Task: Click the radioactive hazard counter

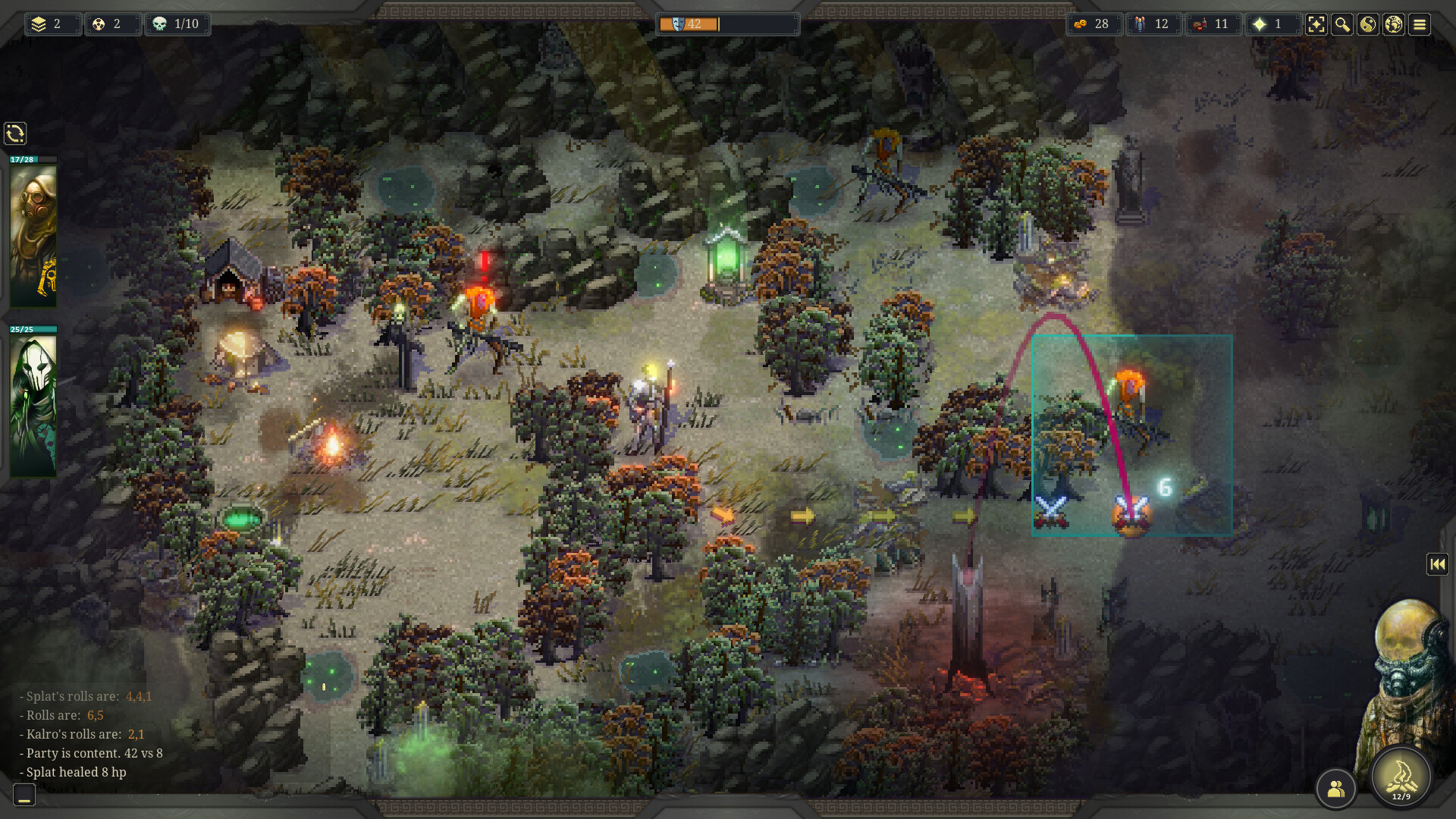Action: tap(112, 24)
